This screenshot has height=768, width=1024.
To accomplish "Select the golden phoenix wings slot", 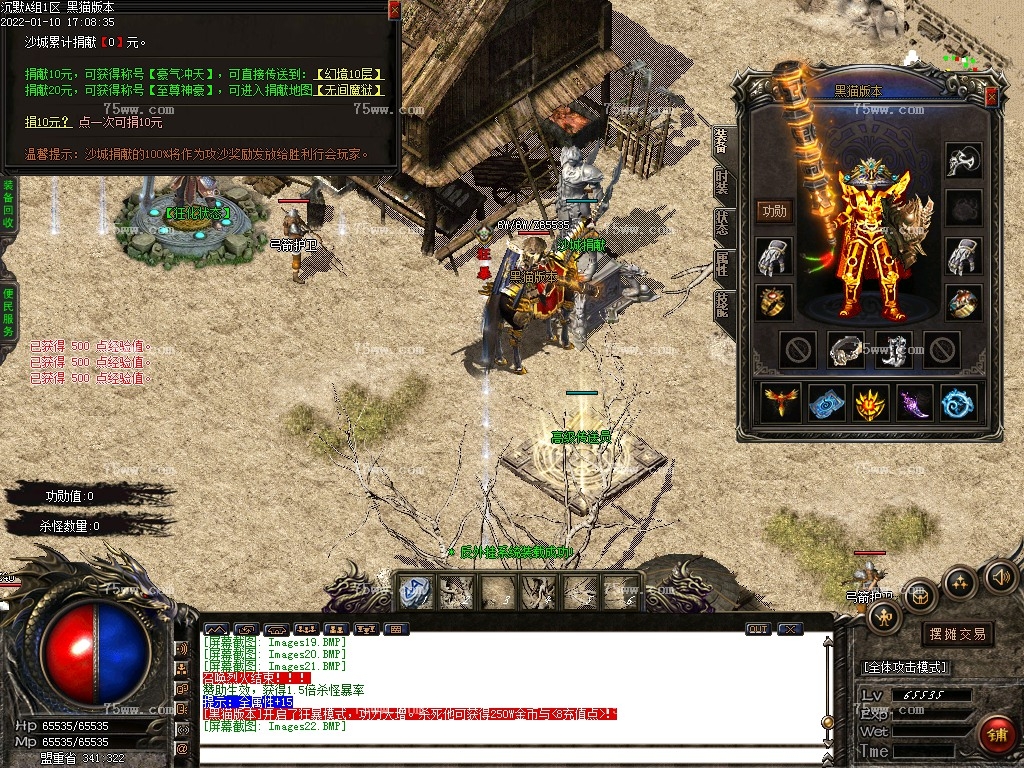I will [x=781, y=402].
